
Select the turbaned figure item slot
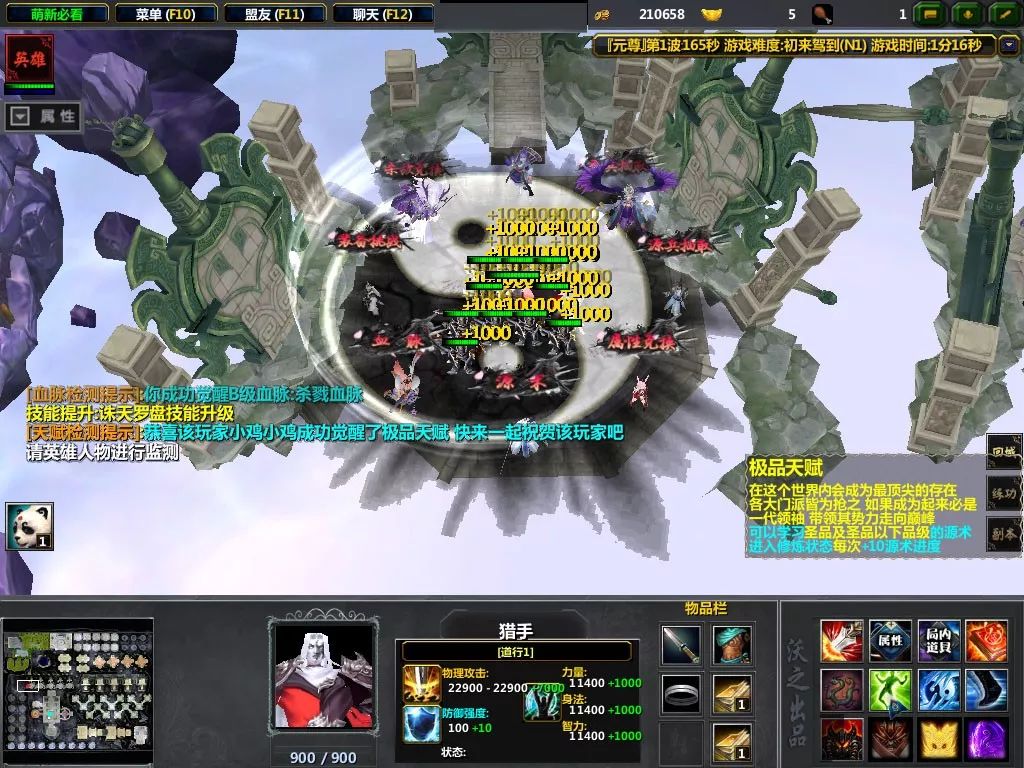pos(732,645)
